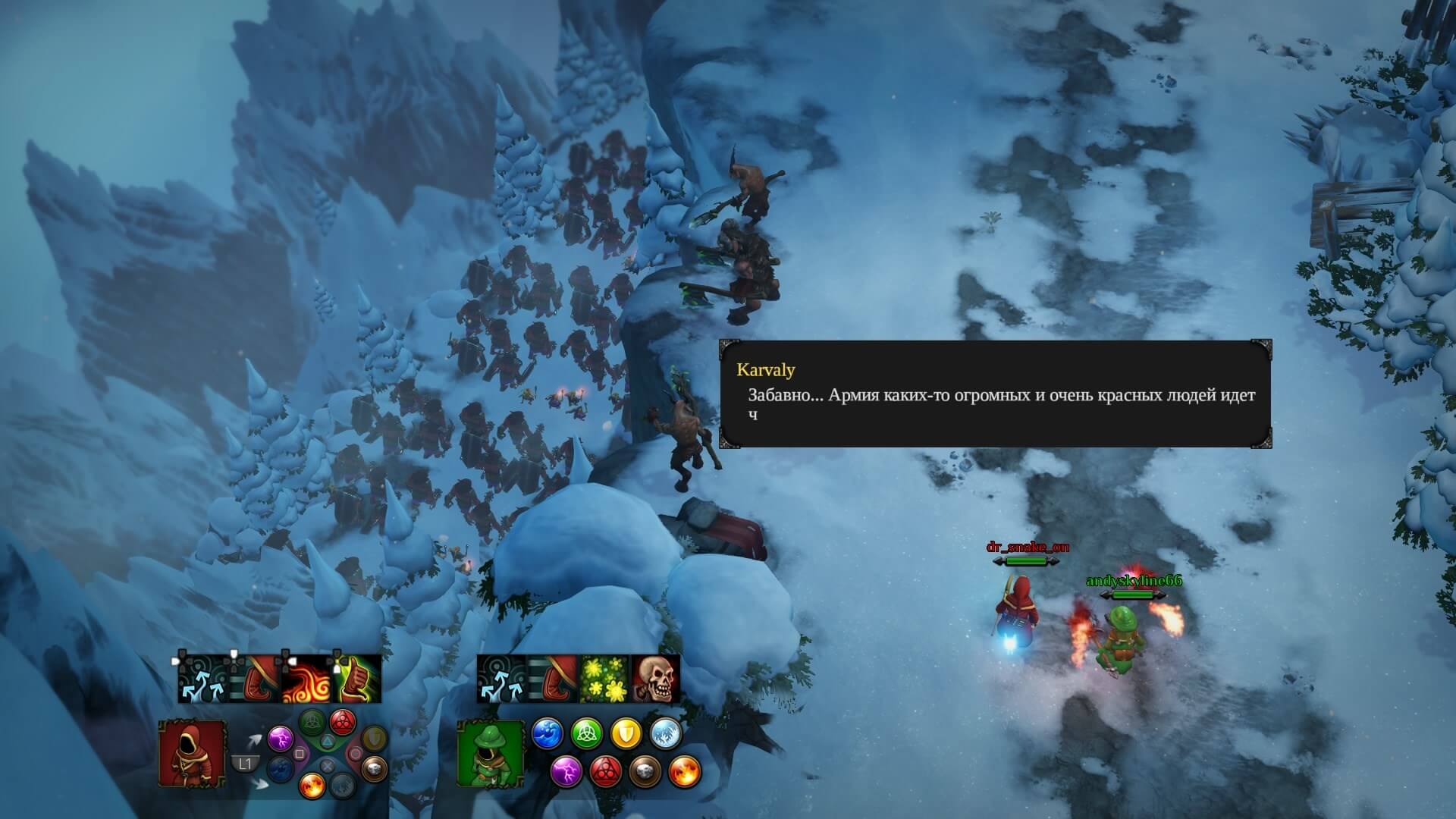Choose the red wizard's earth rock element
The height and width of the screenshot is (819, 1456).
tap(373, 769)
